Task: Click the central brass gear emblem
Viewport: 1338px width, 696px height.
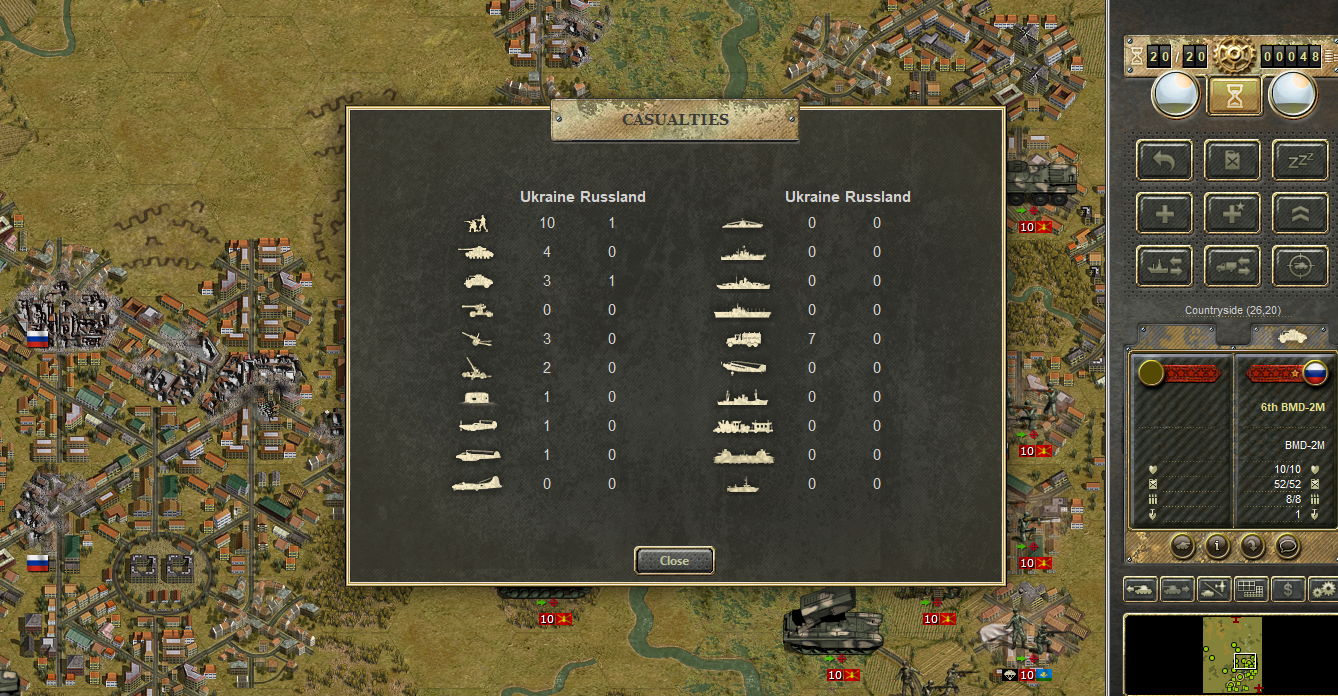Action: pyautogui.click(x=1233, y=54)
